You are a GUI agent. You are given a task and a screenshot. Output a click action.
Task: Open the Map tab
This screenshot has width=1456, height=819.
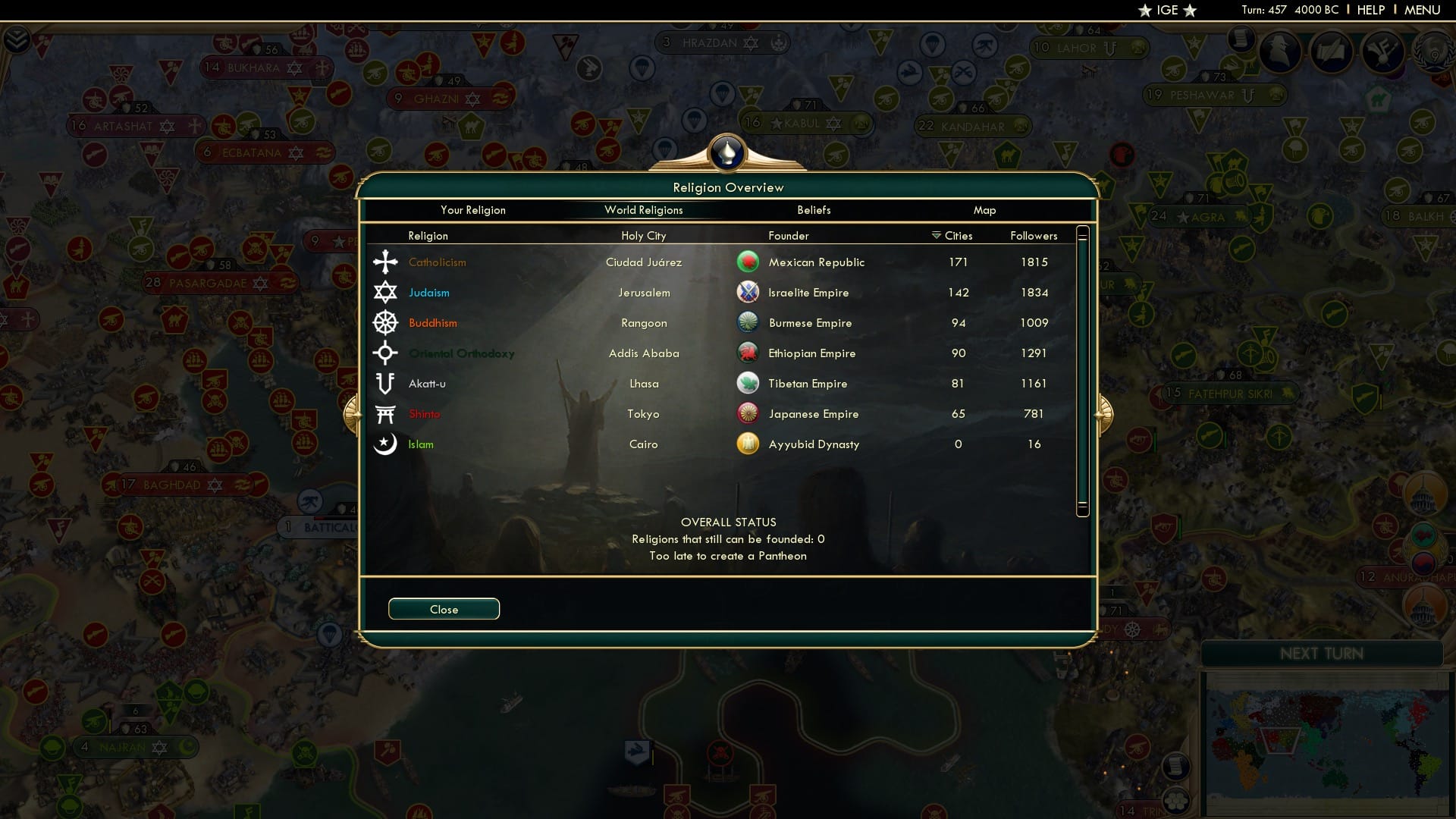click(984, 210)
